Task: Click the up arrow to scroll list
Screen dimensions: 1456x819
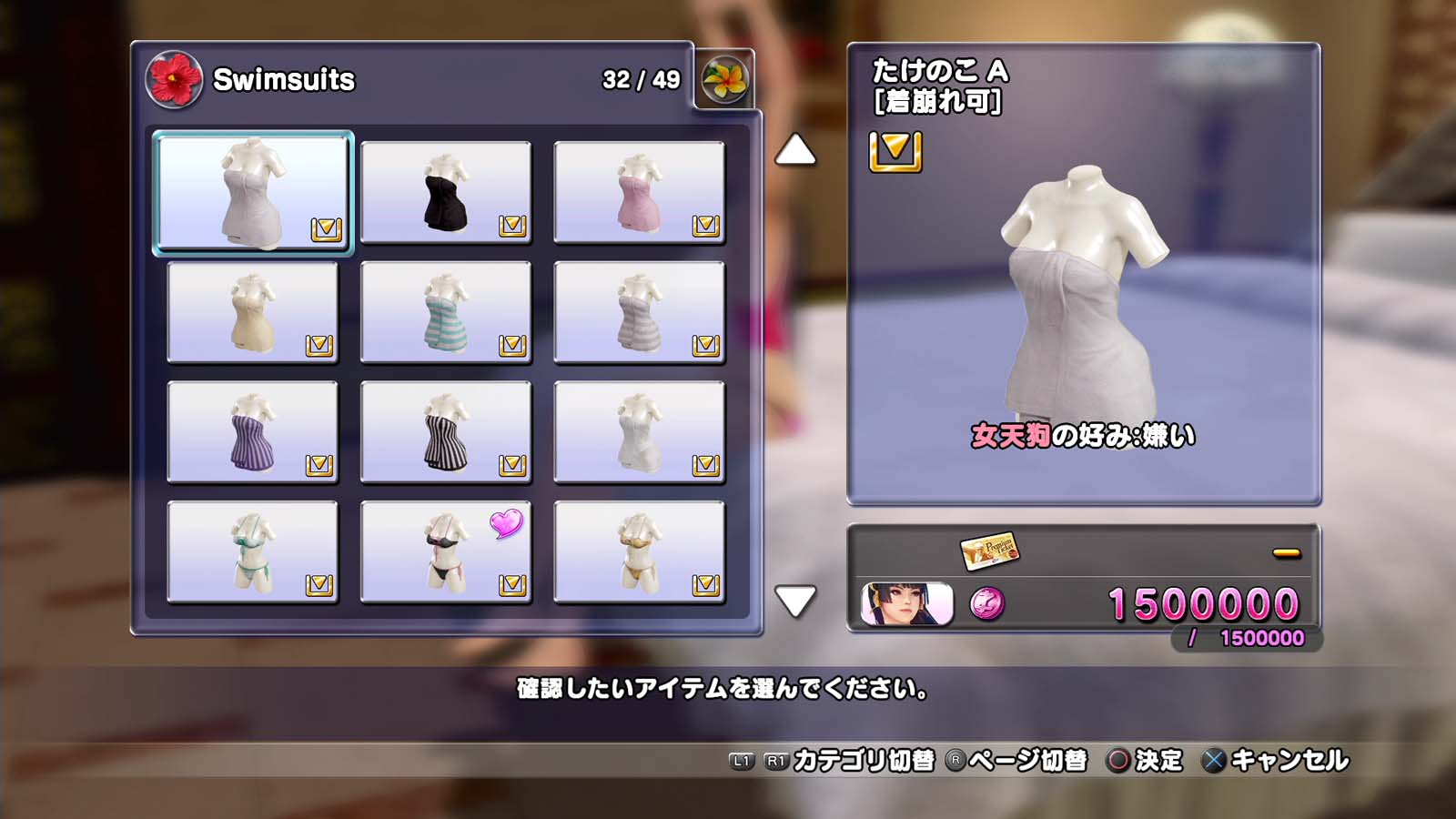Action: coord(794,150)
